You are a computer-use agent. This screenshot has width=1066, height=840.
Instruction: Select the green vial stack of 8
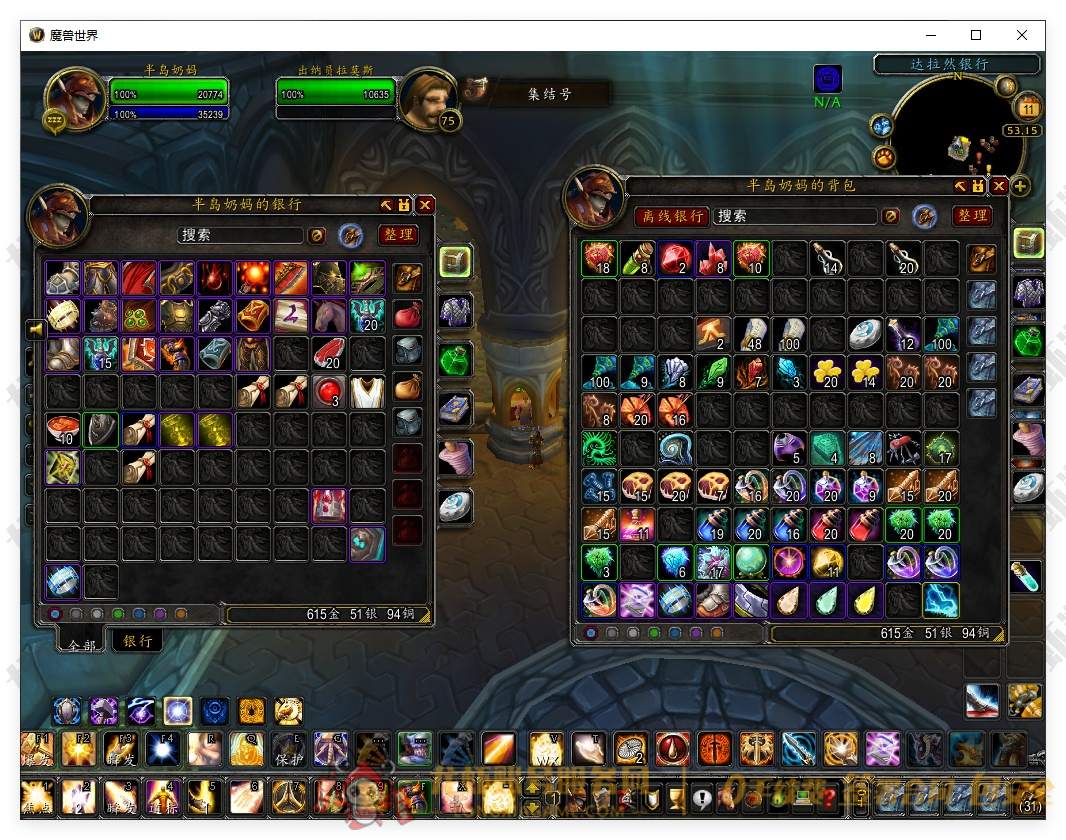click(x=636, y=258)
